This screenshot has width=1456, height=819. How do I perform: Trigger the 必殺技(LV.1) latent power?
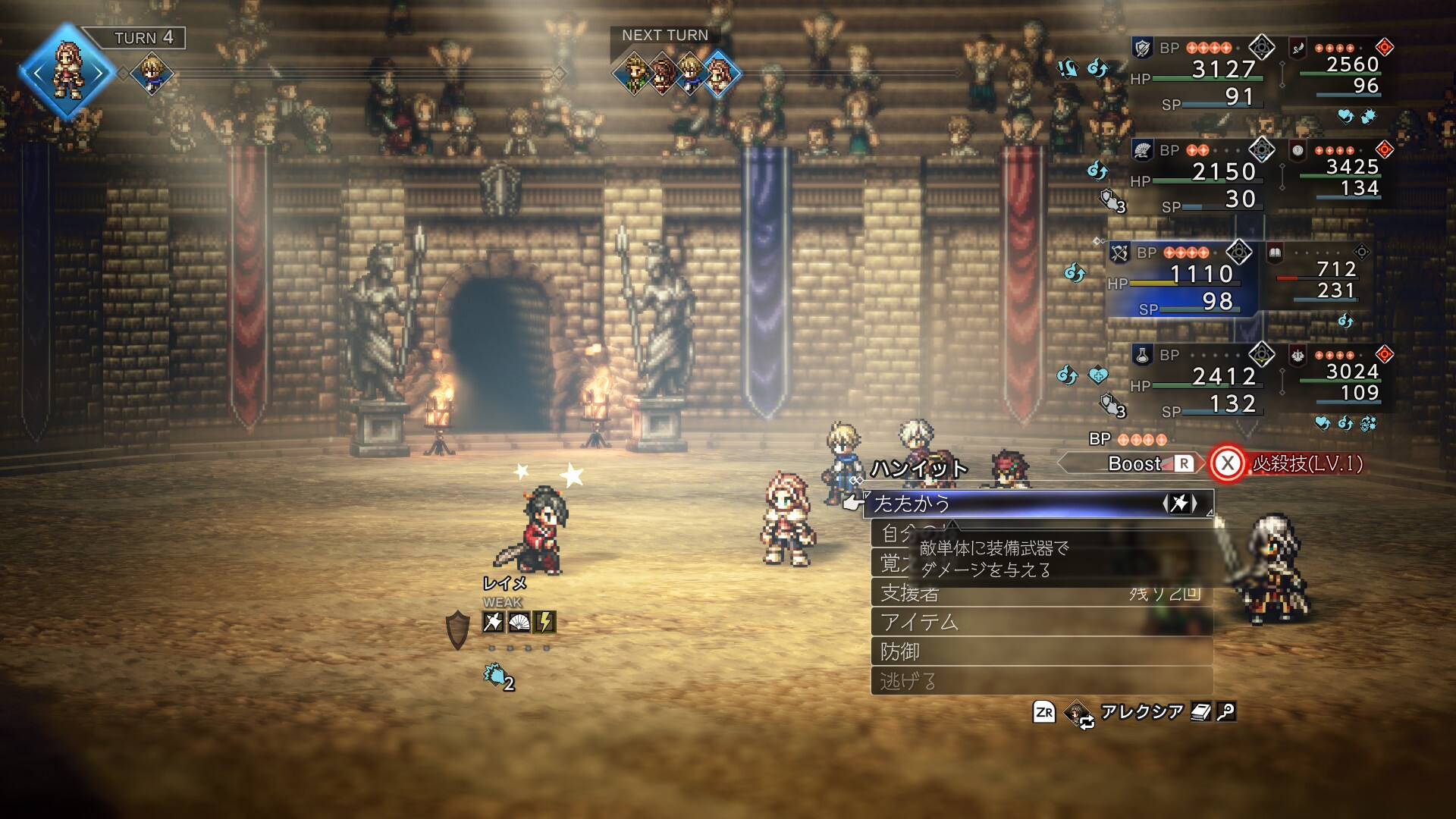[x=1288, y=464]
